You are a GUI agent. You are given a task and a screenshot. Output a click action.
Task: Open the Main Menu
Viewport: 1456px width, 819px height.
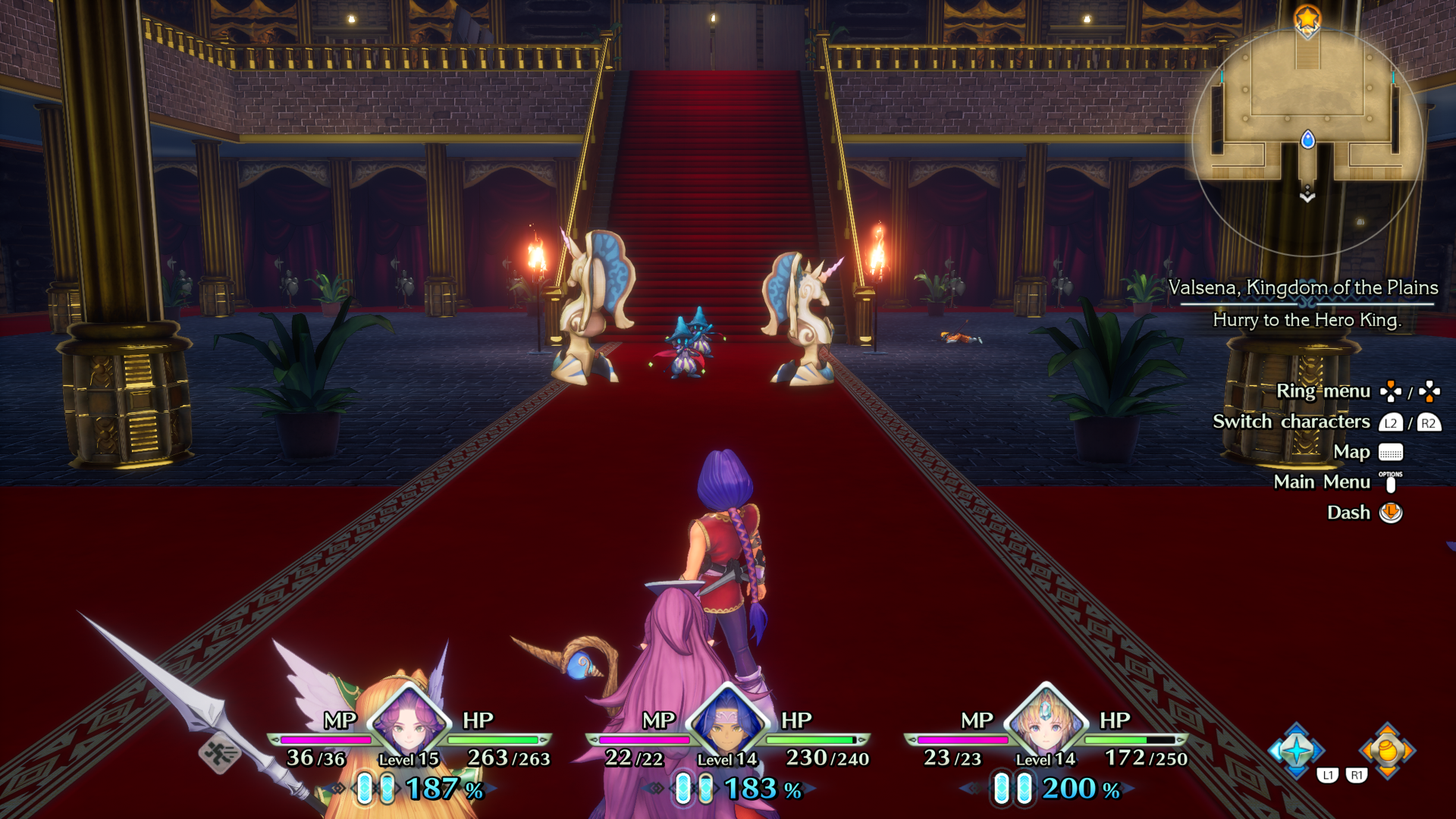(x=1322, y=482)
